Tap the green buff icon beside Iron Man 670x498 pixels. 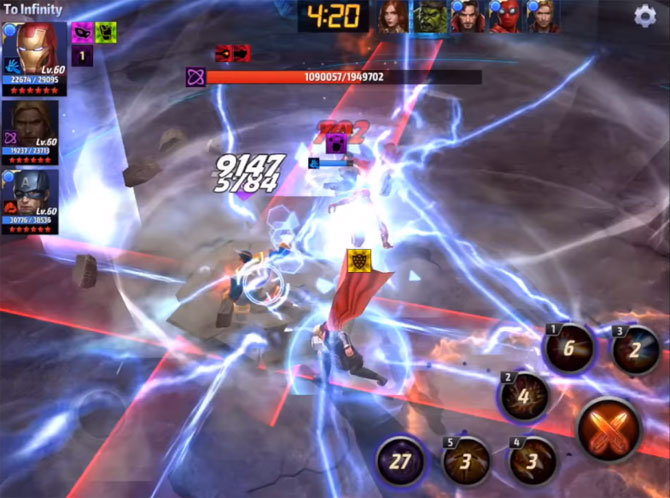coord(105,31)
